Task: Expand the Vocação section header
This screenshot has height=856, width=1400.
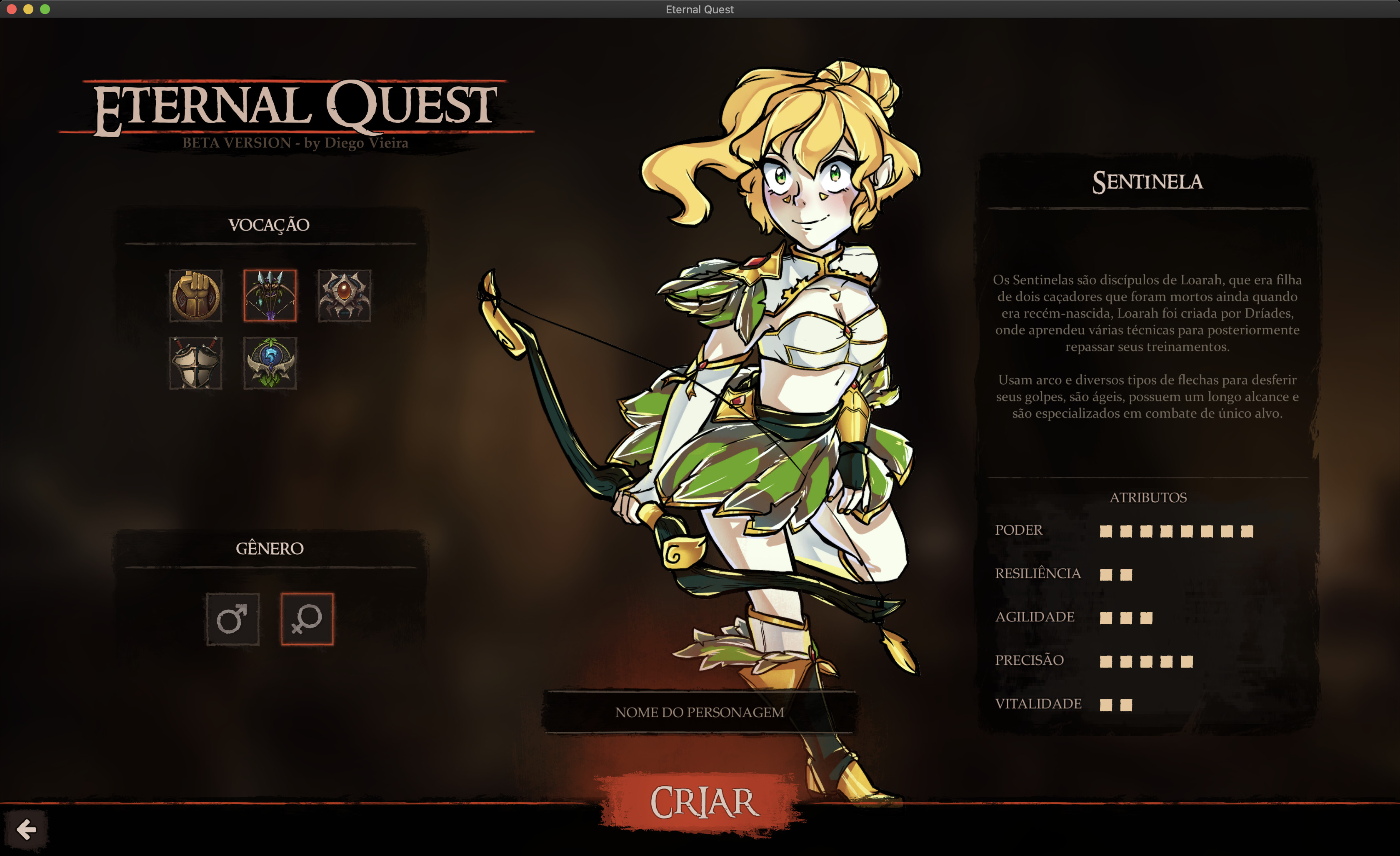Action: (269, 225)
